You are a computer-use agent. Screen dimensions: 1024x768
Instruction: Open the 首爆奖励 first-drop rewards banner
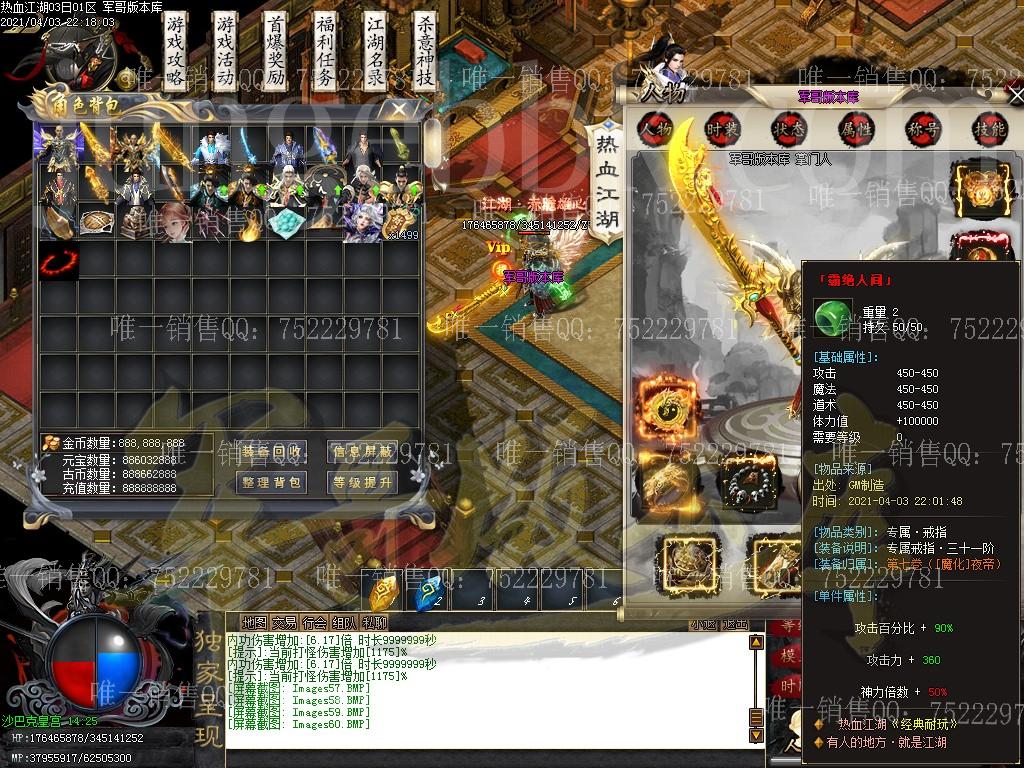point(275,52)
